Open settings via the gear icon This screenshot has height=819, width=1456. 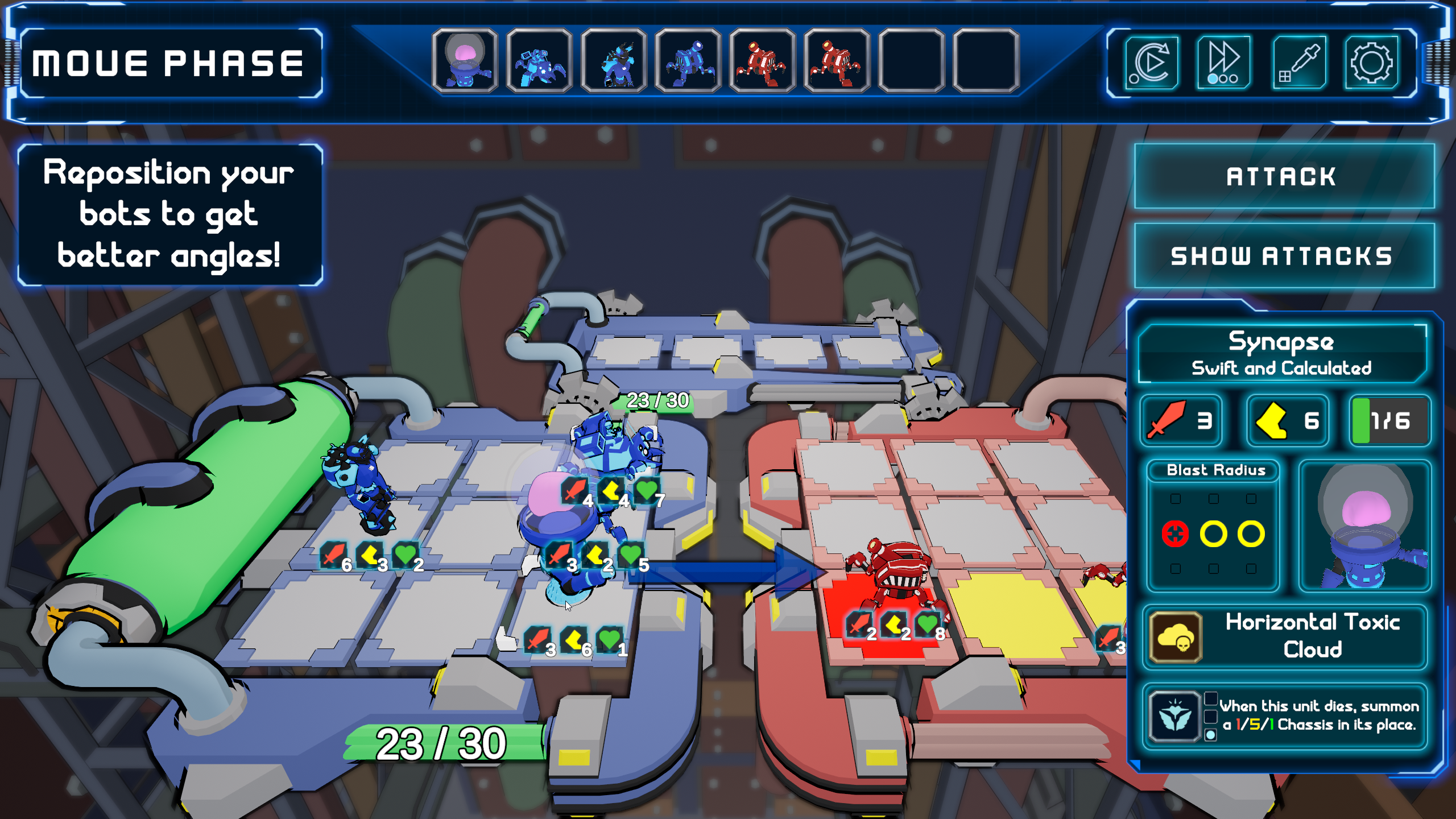click(x=1371, y=63)
